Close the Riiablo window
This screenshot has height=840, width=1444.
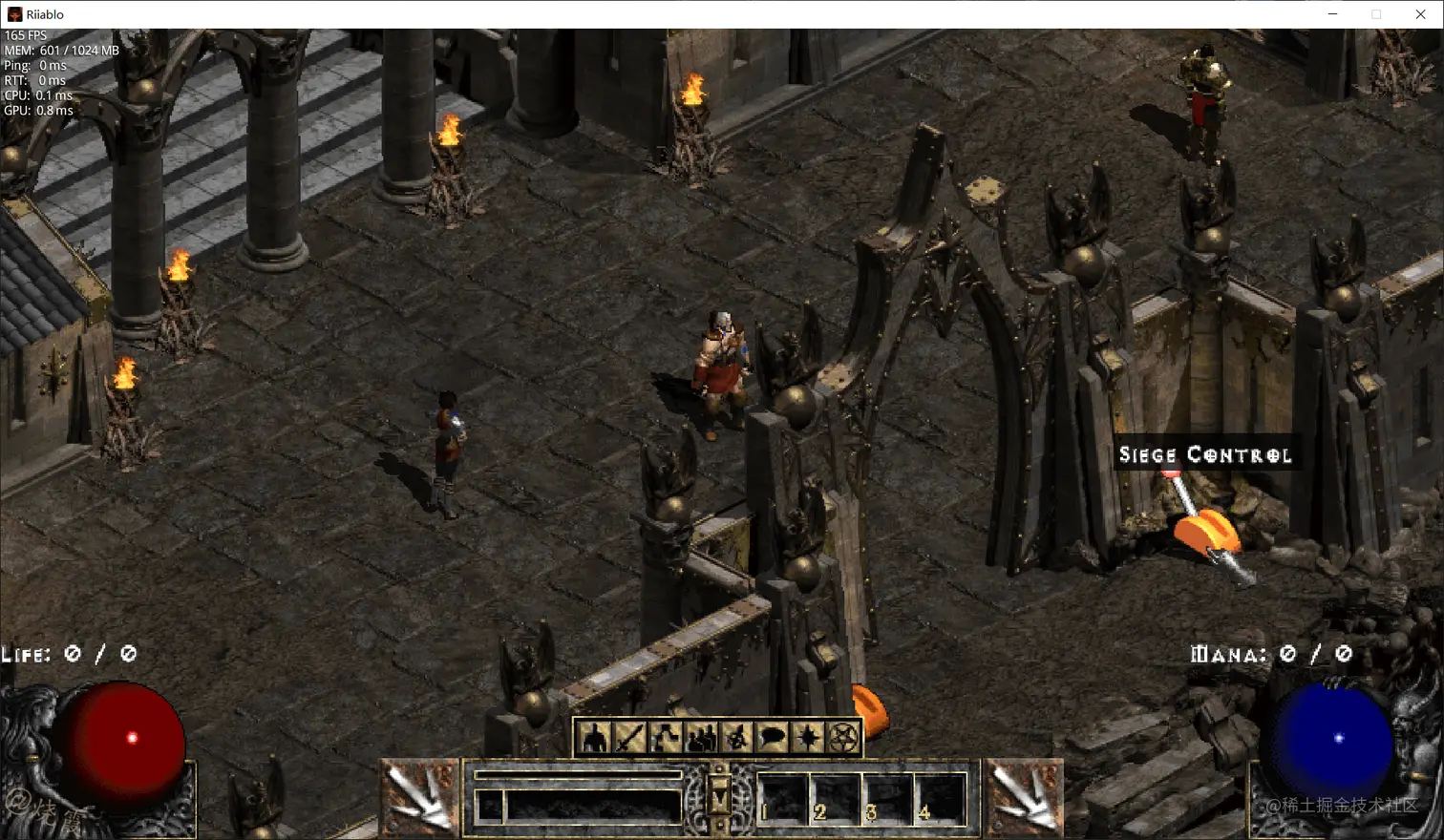pos(1420,14)
